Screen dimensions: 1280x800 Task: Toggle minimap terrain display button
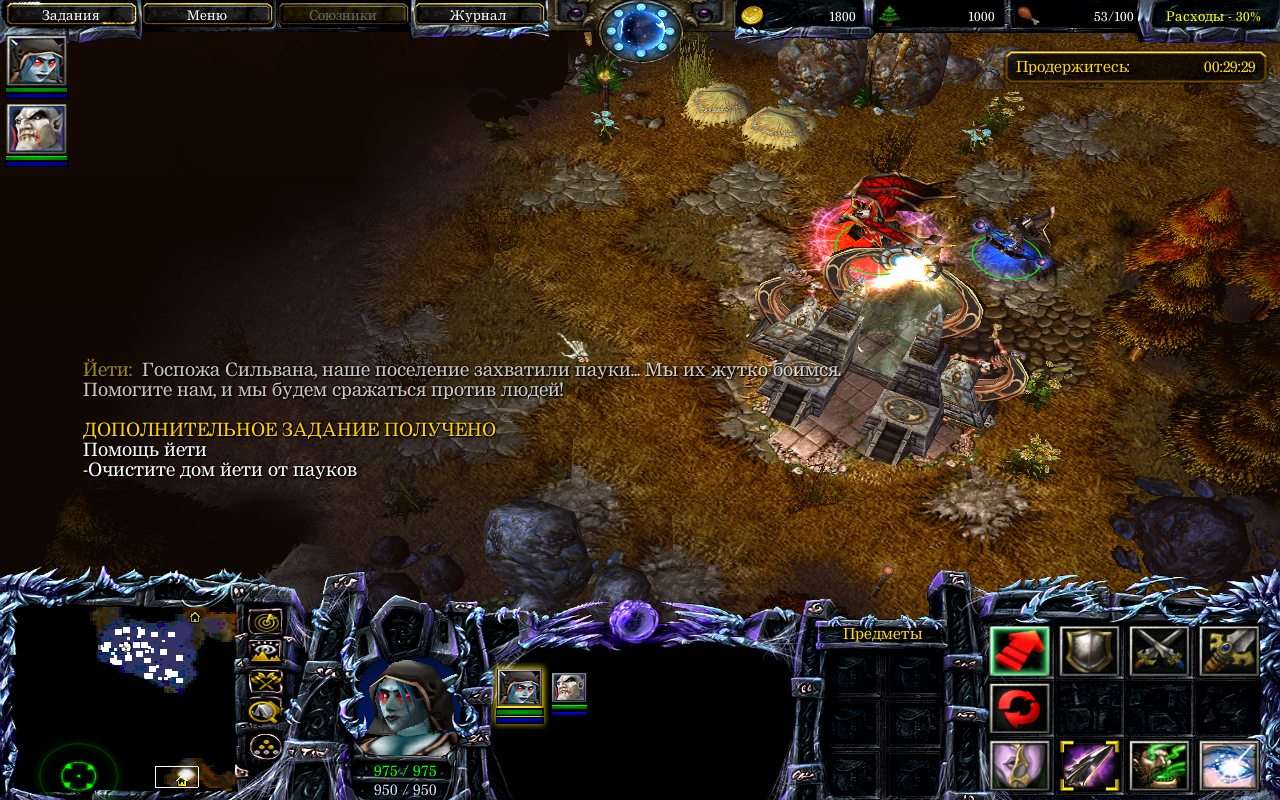[x=265, y=652]
